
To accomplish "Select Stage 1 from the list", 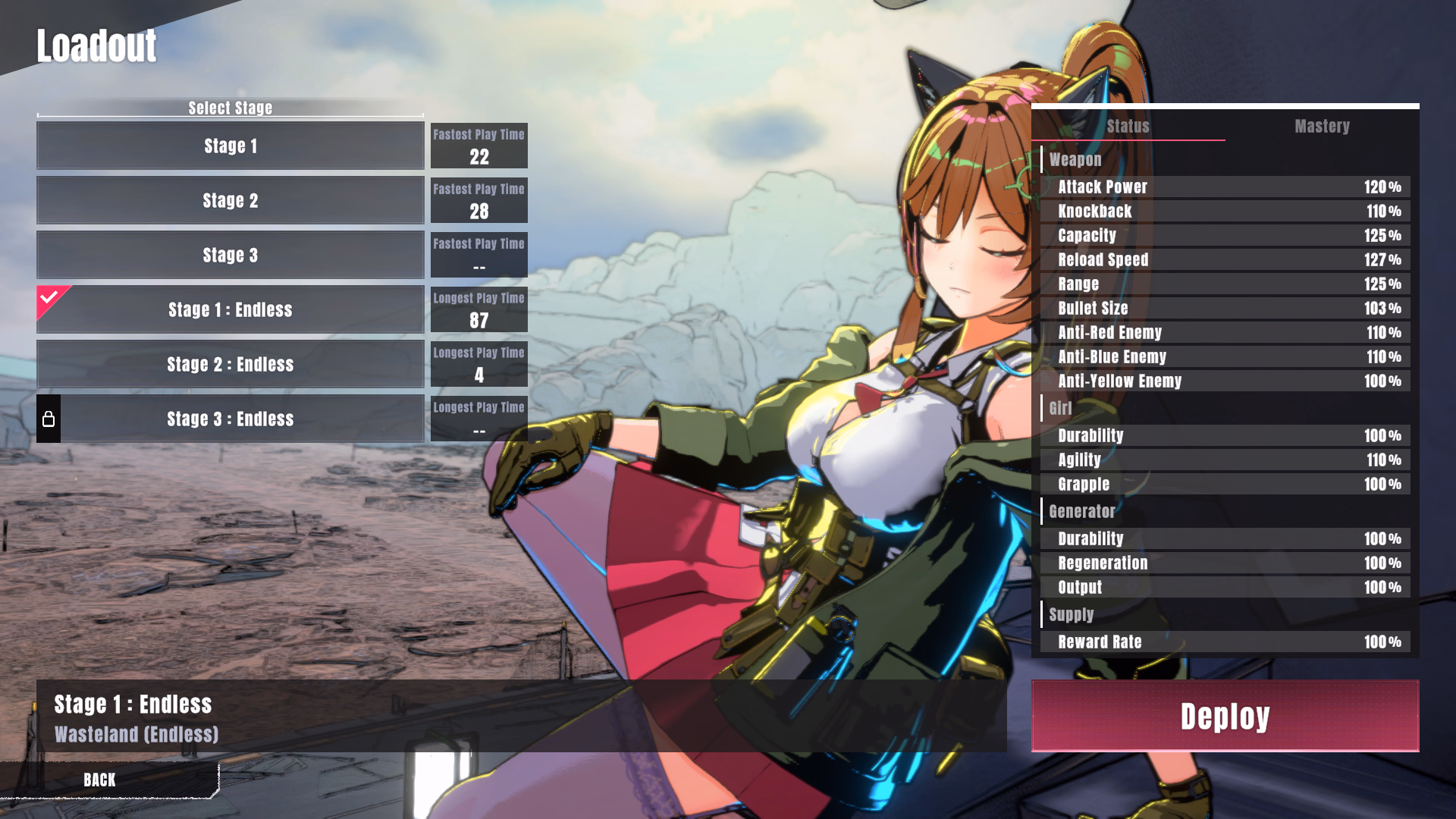I will pyautogui.click(x=231, y=146).
